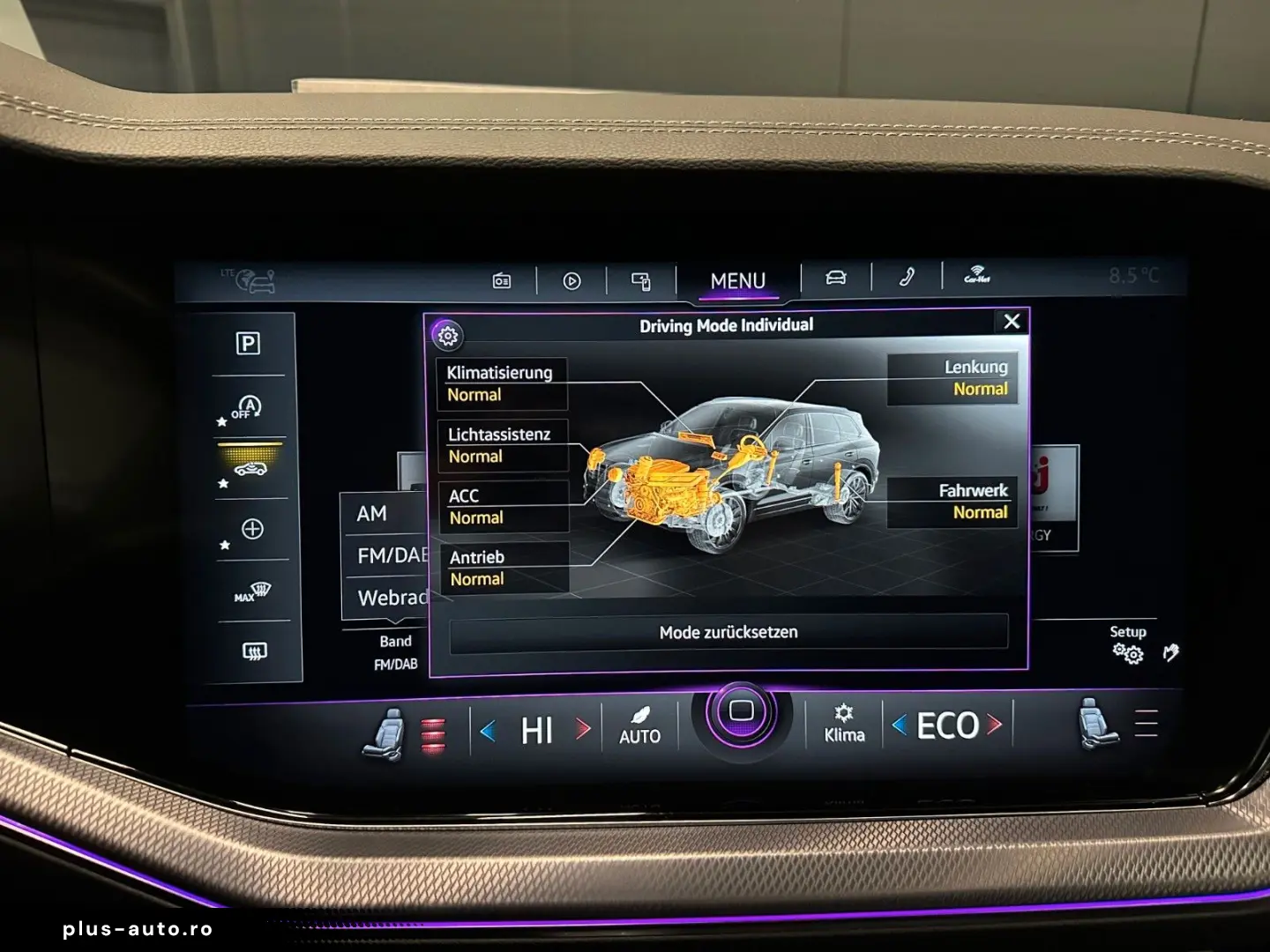Screen dimensions: 1270x952
Task: Tap the round home button
Action: pyautogui.click(x=741, y=710)
